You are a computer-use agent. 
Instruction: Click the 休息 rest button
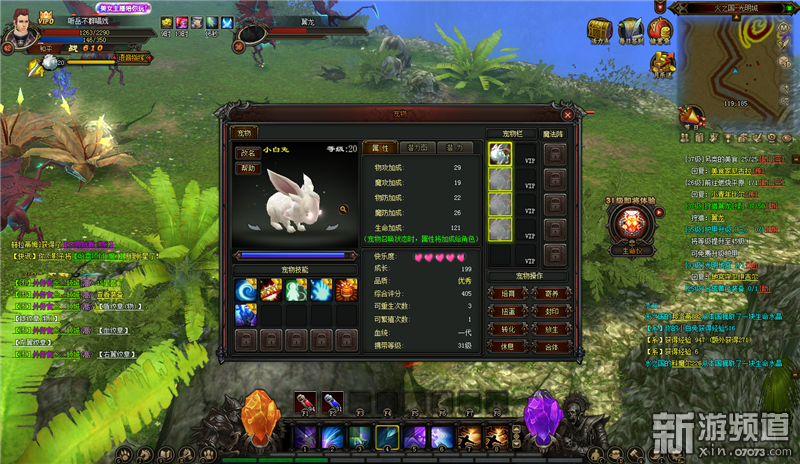[x=507, y=347]
